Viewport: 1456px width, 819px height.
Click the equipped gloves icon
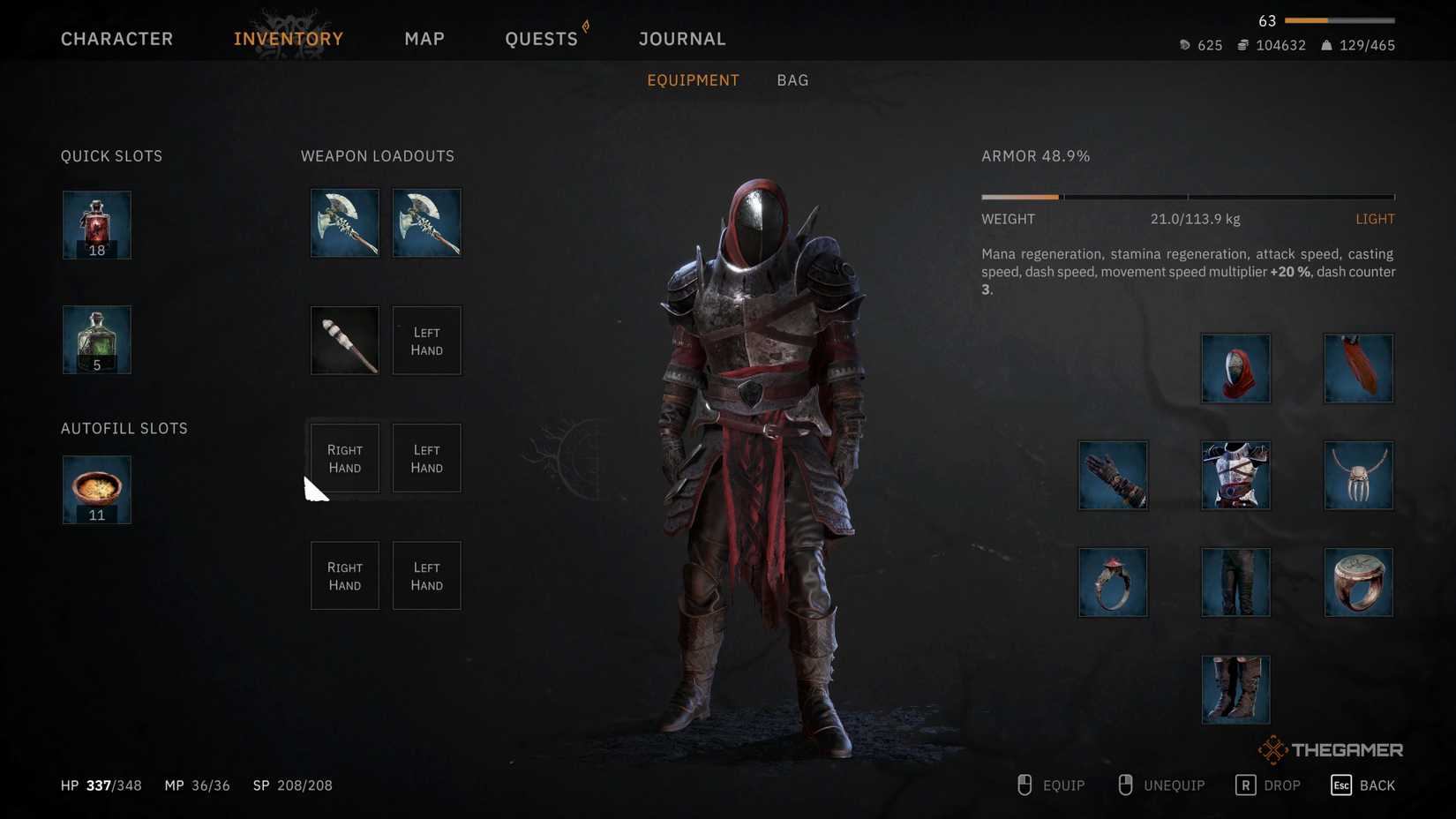pyautogui.click(x=1113, y=476)
